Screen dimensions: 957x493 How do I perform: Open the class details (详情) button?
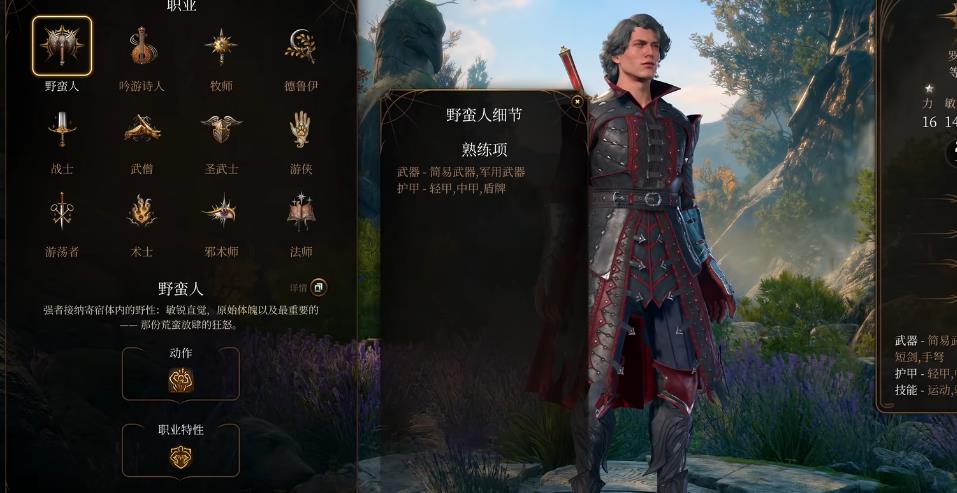coord(318,288)
